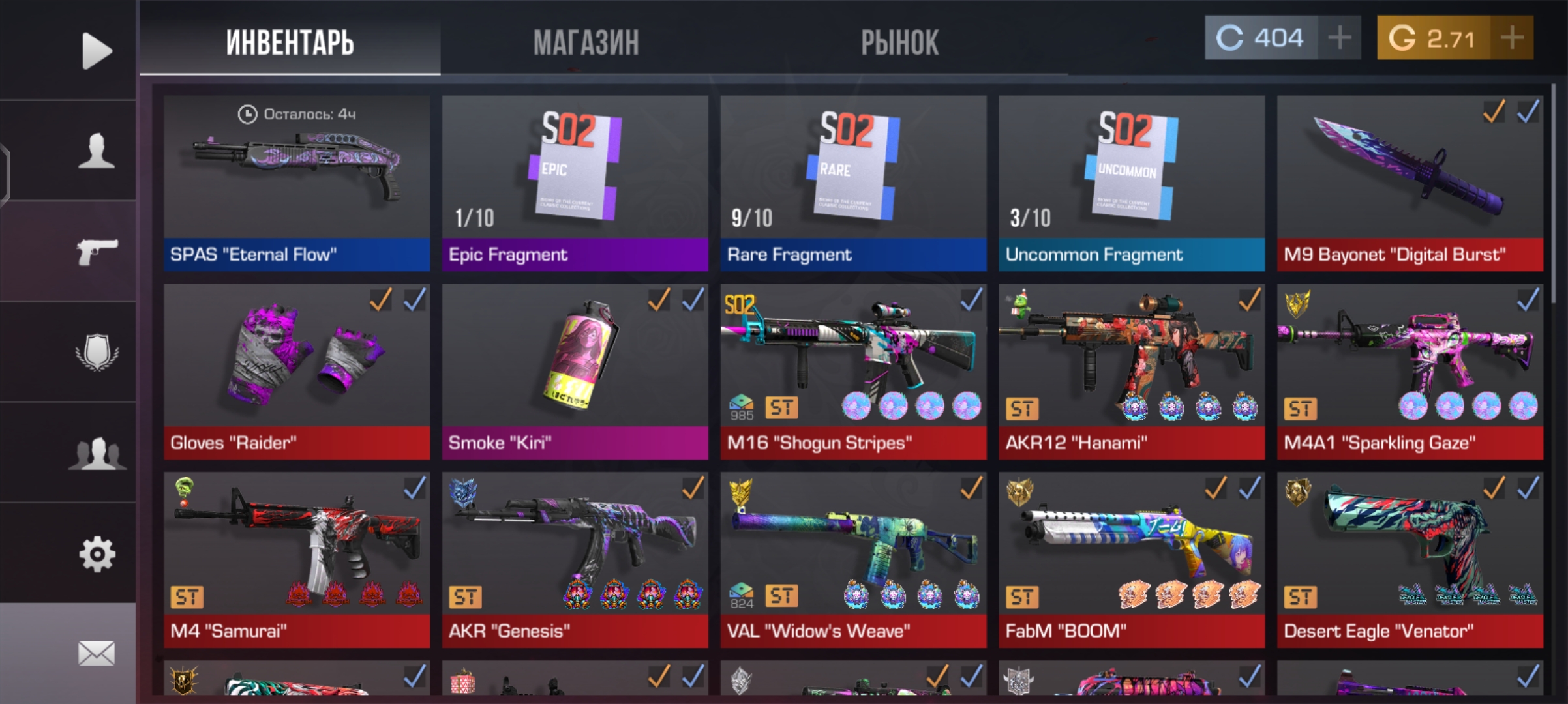Click the play arrow in sidebar

(97, 51)
